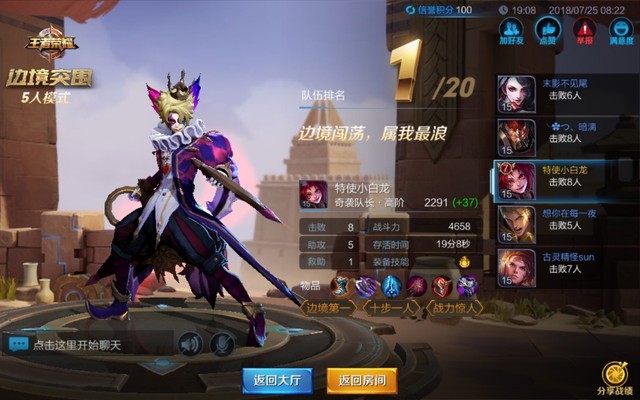
Task: View the 边境第一 achievement badge
Action: click(330, 308)
